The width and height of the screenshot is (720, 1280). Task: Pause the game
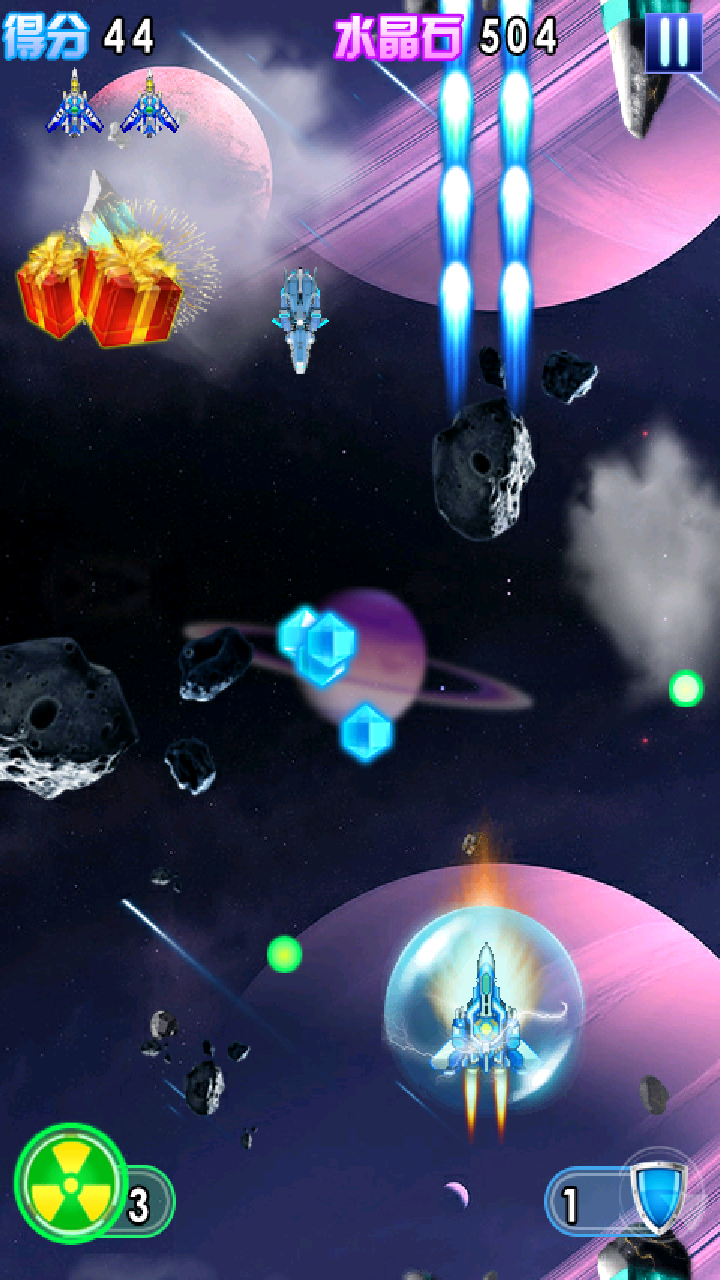point(673,42)
